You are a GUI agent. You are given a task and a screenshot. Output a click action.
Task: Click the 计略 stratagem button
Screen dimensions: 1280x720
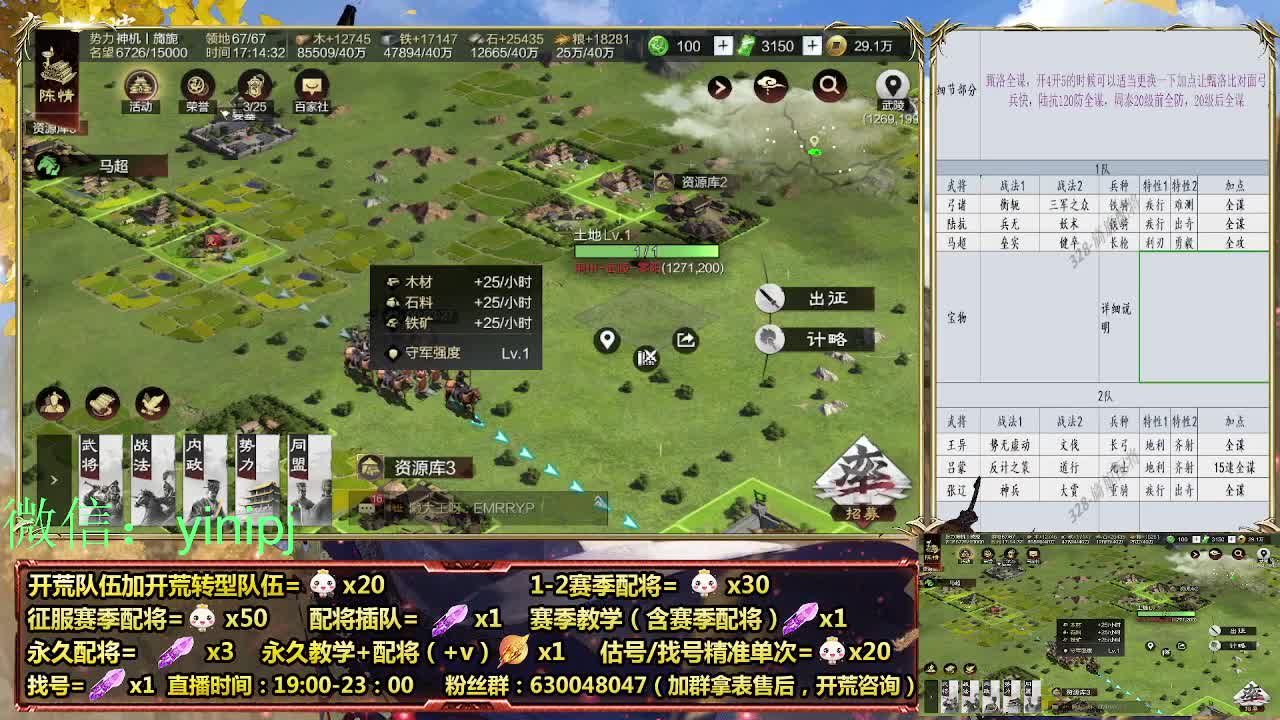830,338
